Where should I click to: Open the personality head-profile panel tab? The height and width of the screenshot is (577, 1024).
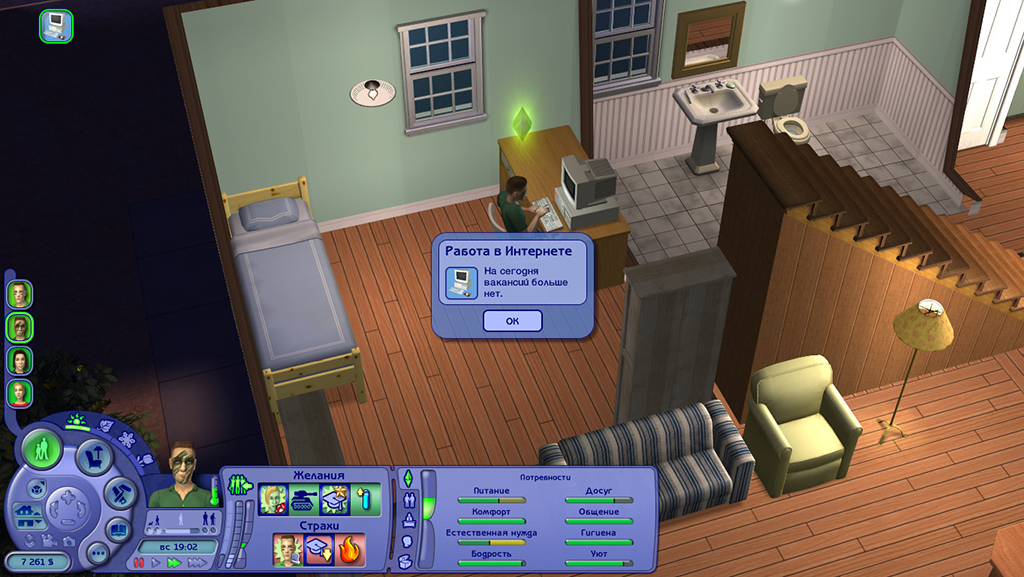tap(408, 541)
